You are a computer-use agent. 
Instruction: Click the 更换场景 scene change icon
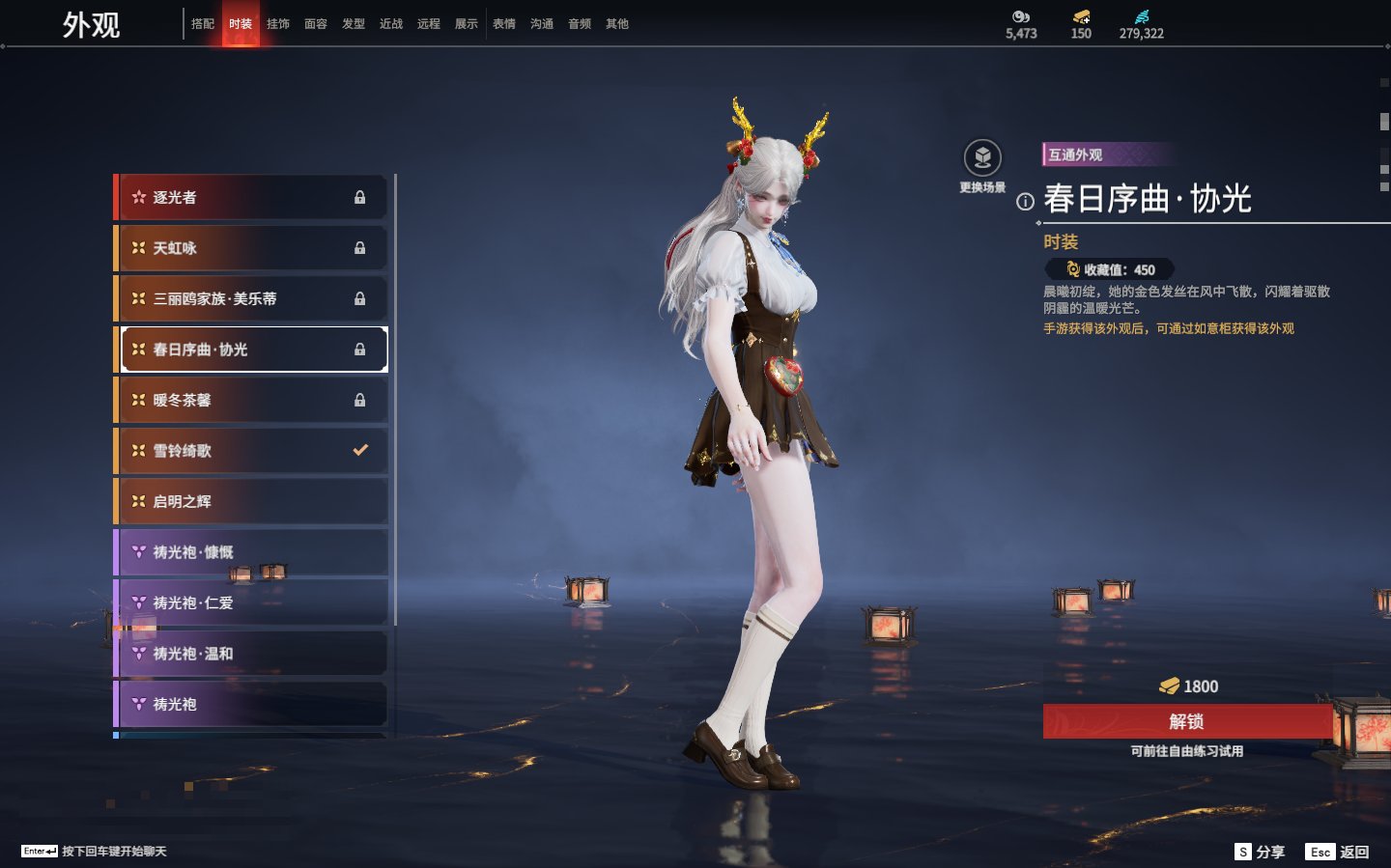point(982,159)
